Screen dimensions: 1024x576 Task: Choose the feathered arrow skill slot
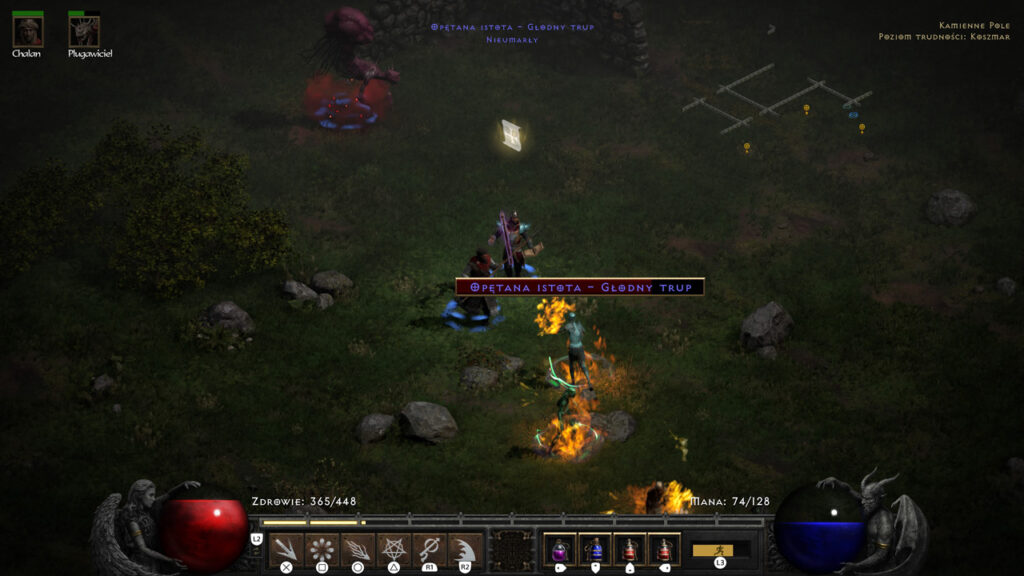click(357, 549)
